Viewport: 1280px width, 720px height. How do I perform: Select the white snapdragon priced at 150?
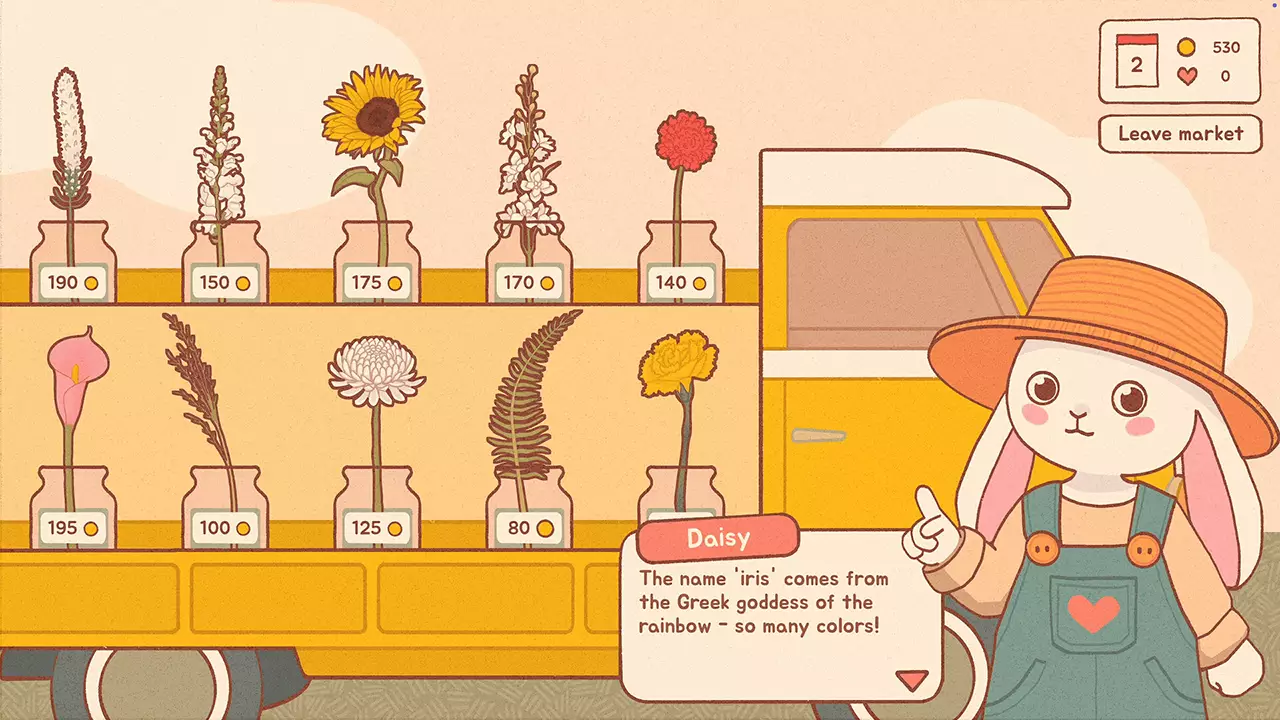coord(222,140)
